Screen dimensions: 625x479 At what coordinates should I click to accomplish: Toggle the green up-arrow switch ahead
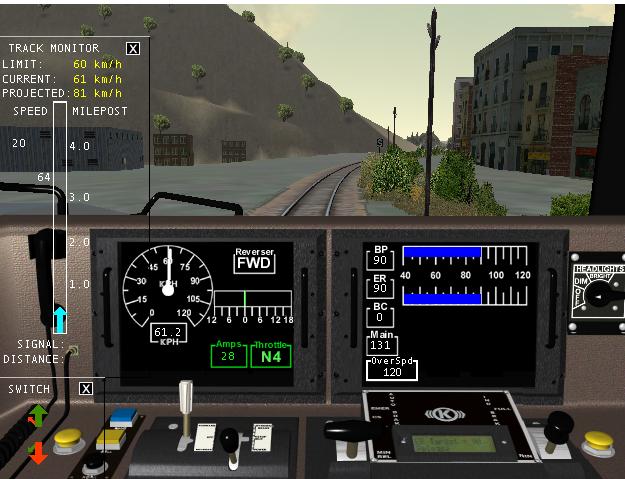(38, 415)
